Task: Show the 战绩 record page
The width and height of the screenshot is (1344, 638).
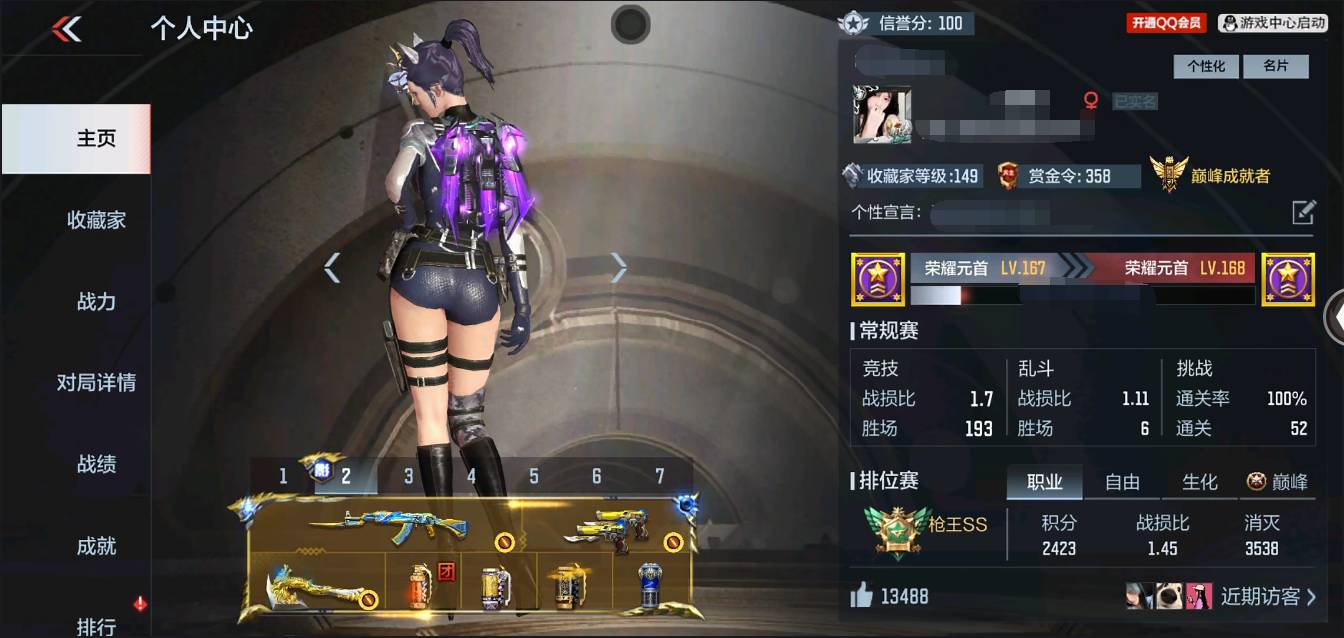Action: 96,464
